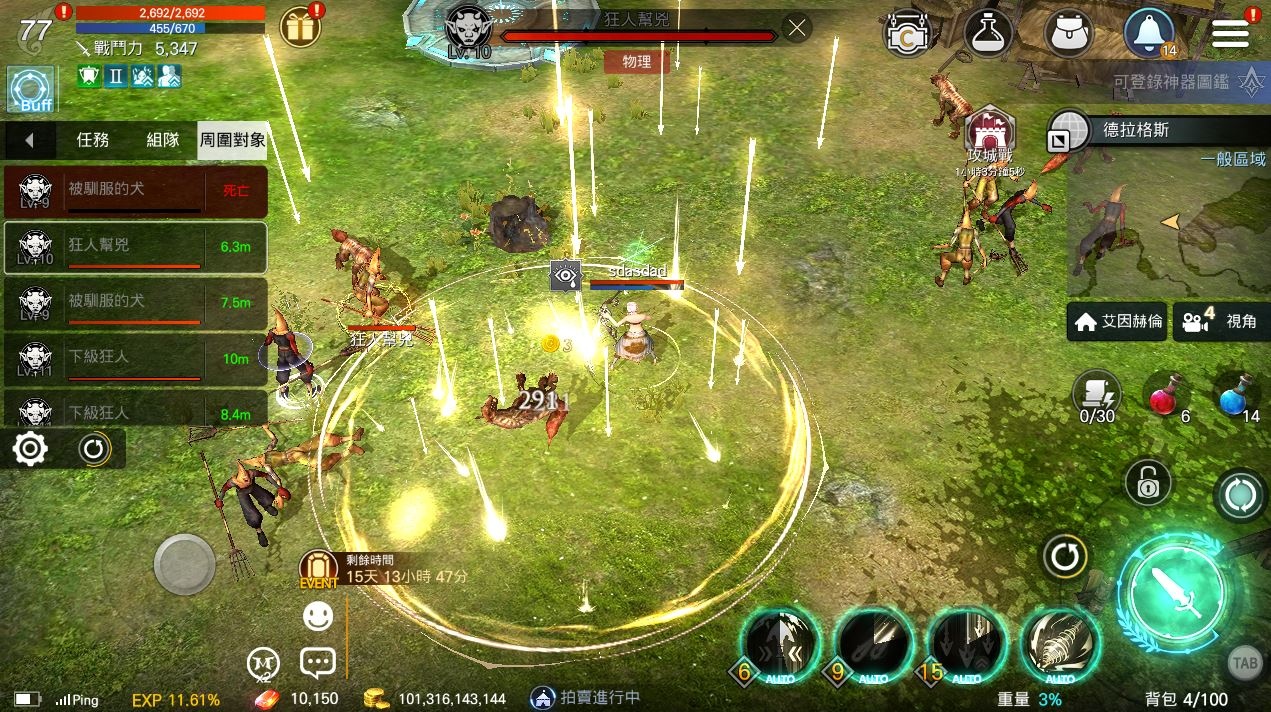Open the smiley emote menu

(318, 616)
